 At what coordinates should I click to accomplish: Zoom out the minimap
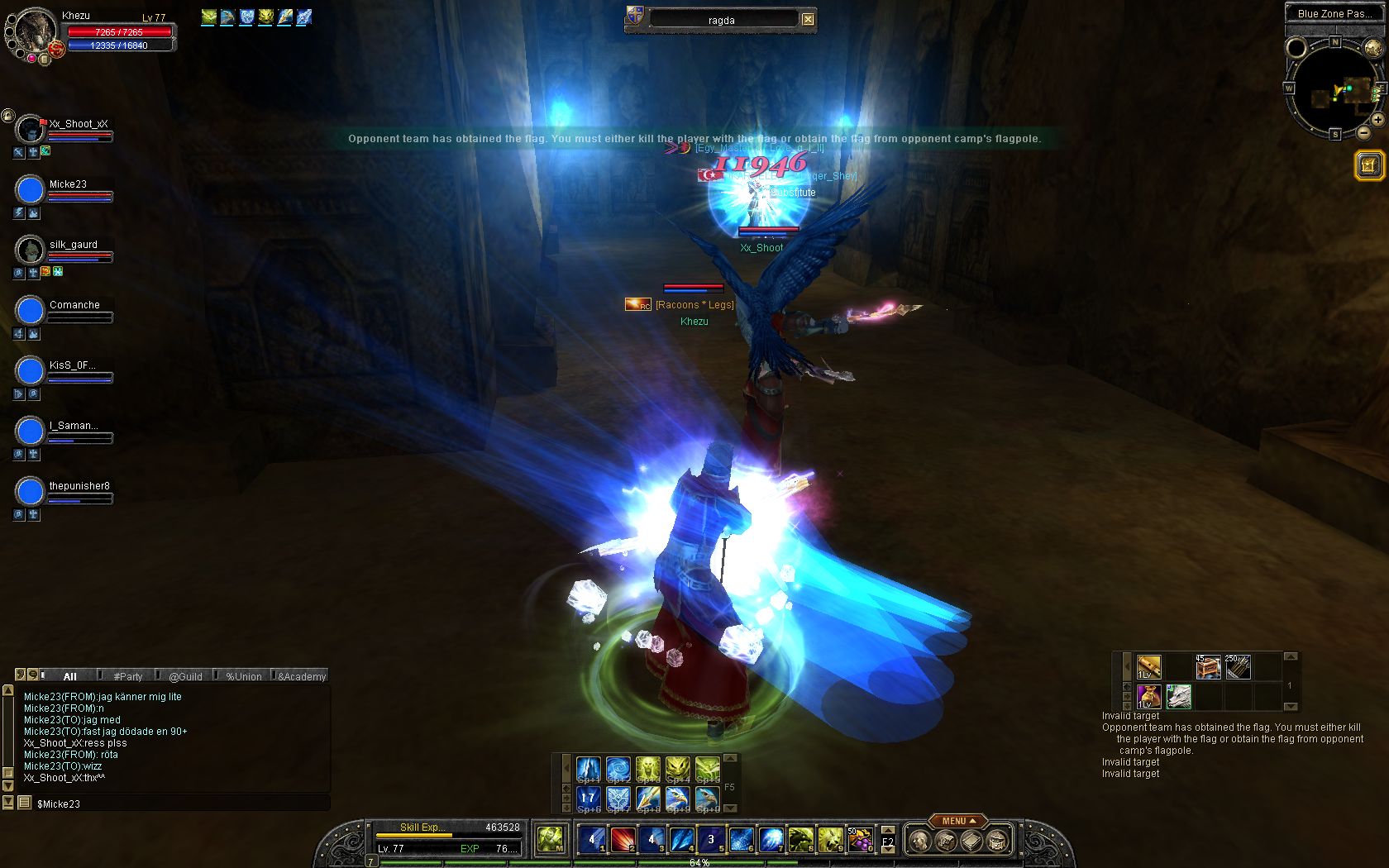click(1364, 133)
